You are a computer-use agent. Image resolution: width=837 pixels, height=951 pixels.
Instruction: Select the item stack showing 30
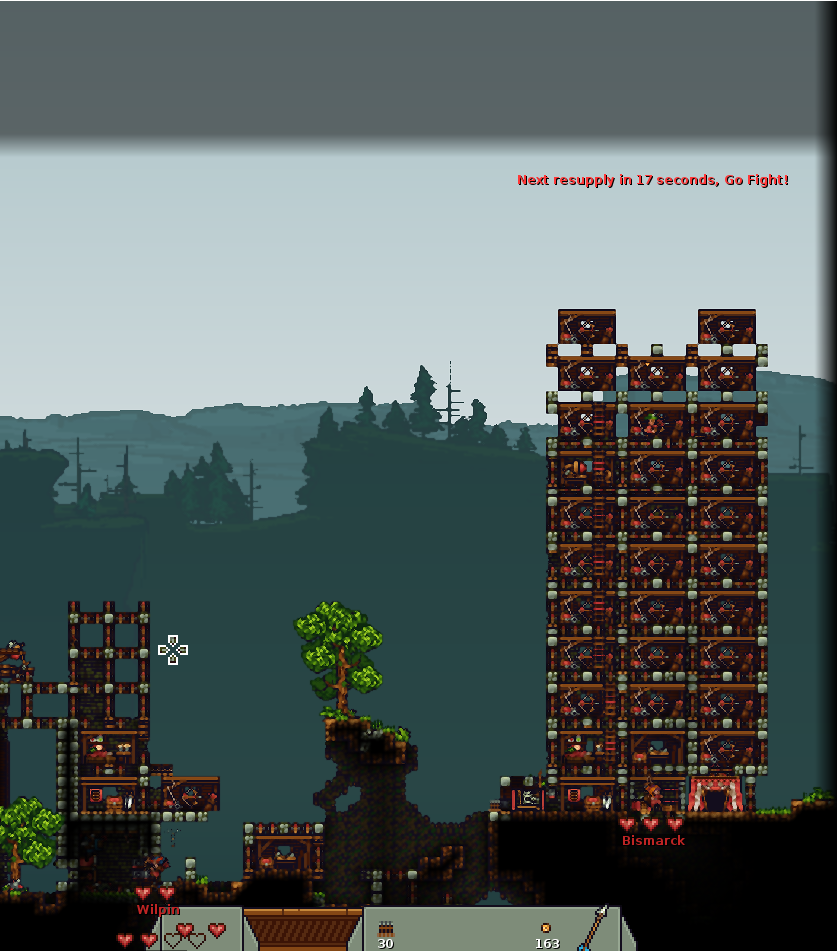[x=386, y=933]
